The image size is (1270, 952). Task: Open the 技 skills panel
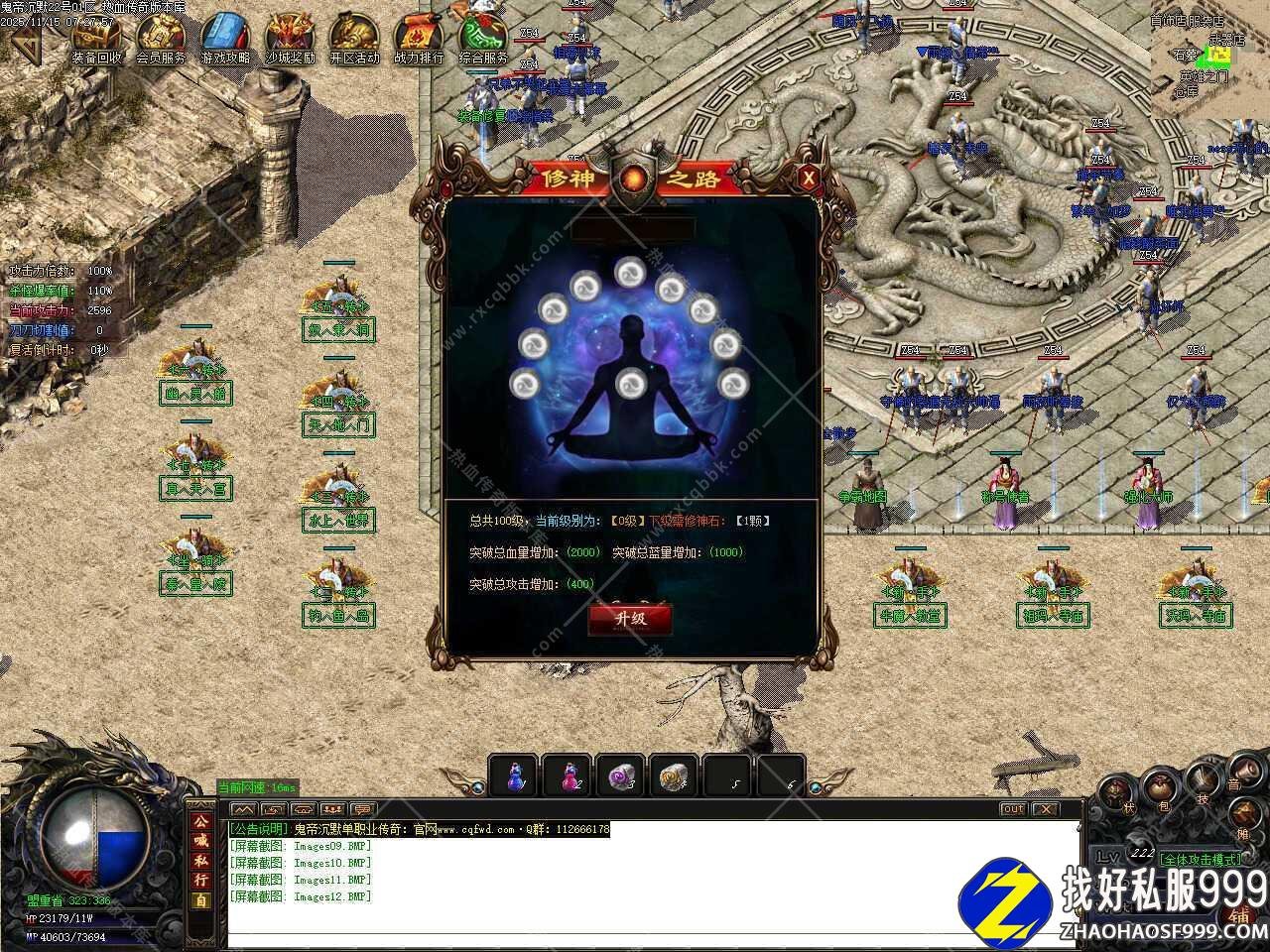1204,780
